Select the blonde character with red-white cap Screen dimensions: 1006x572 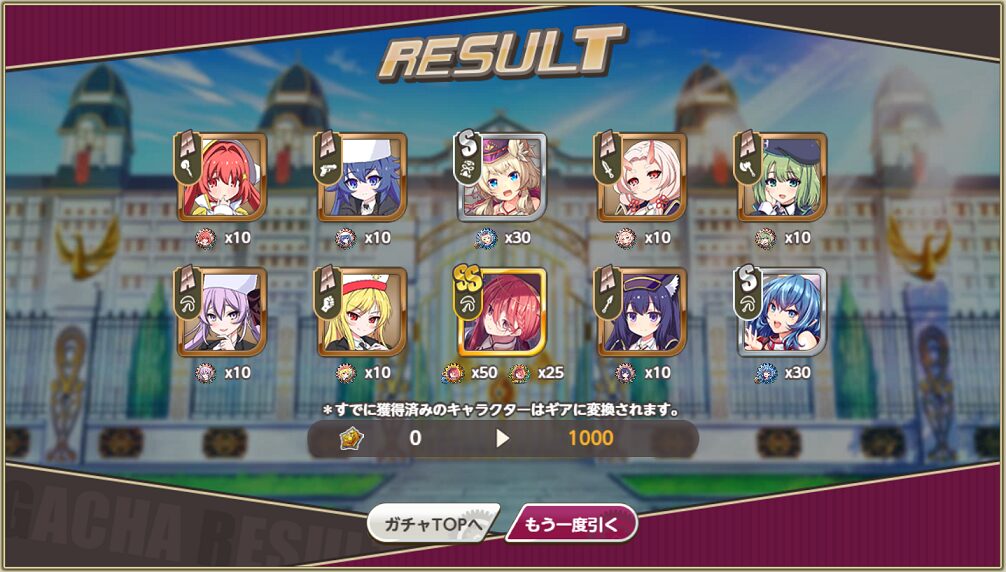(363, 312)
